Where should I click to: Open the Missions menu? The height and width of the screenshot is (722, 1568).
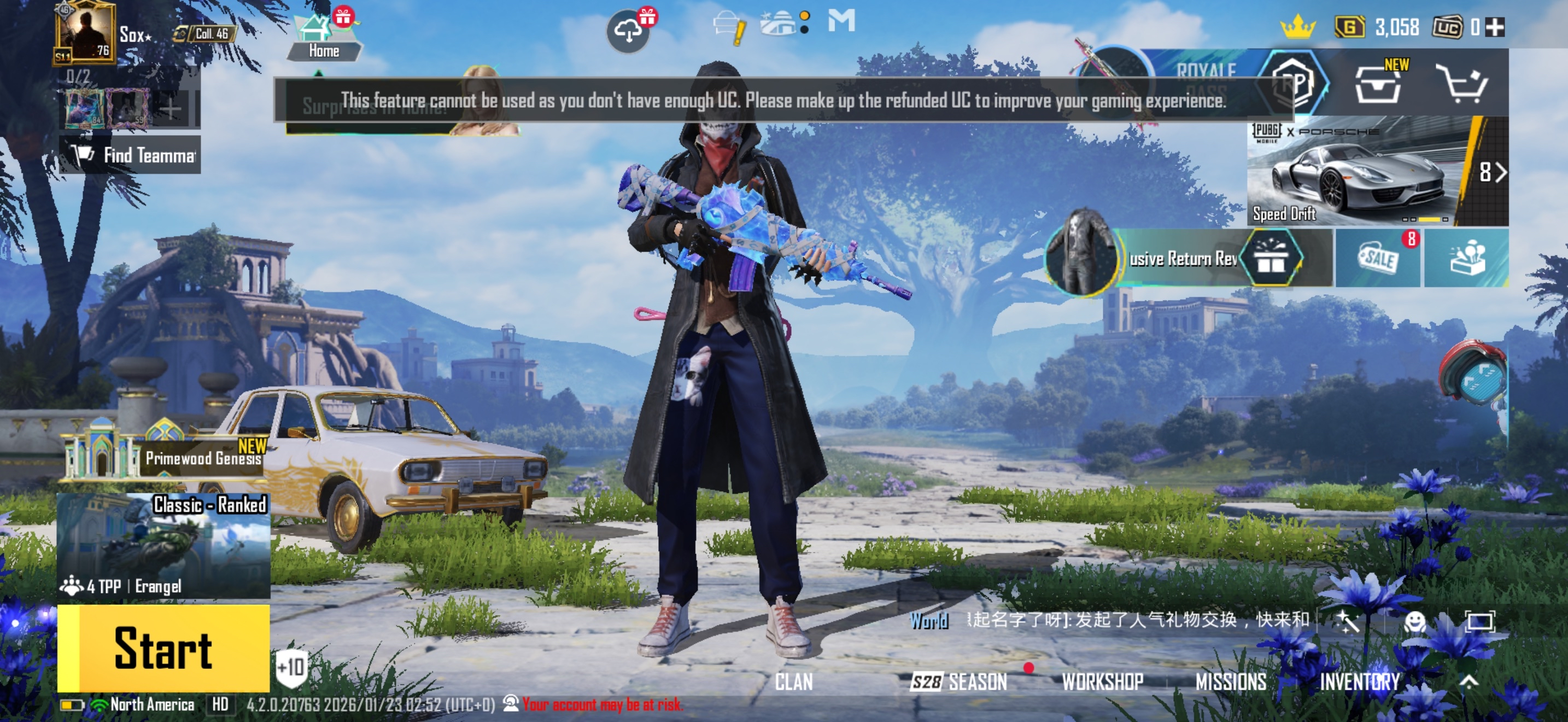coord(1231,682)
